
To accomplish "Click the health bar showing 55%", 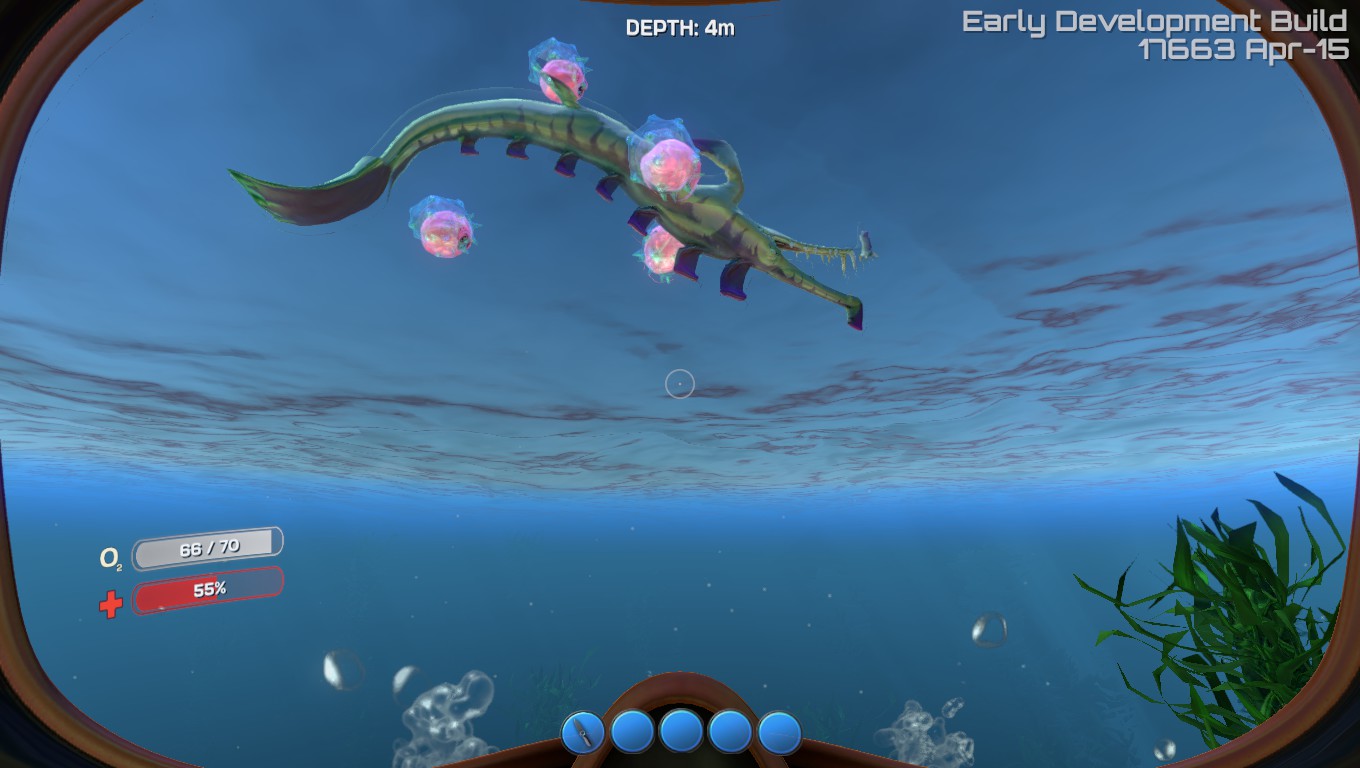I will (207, 588).
